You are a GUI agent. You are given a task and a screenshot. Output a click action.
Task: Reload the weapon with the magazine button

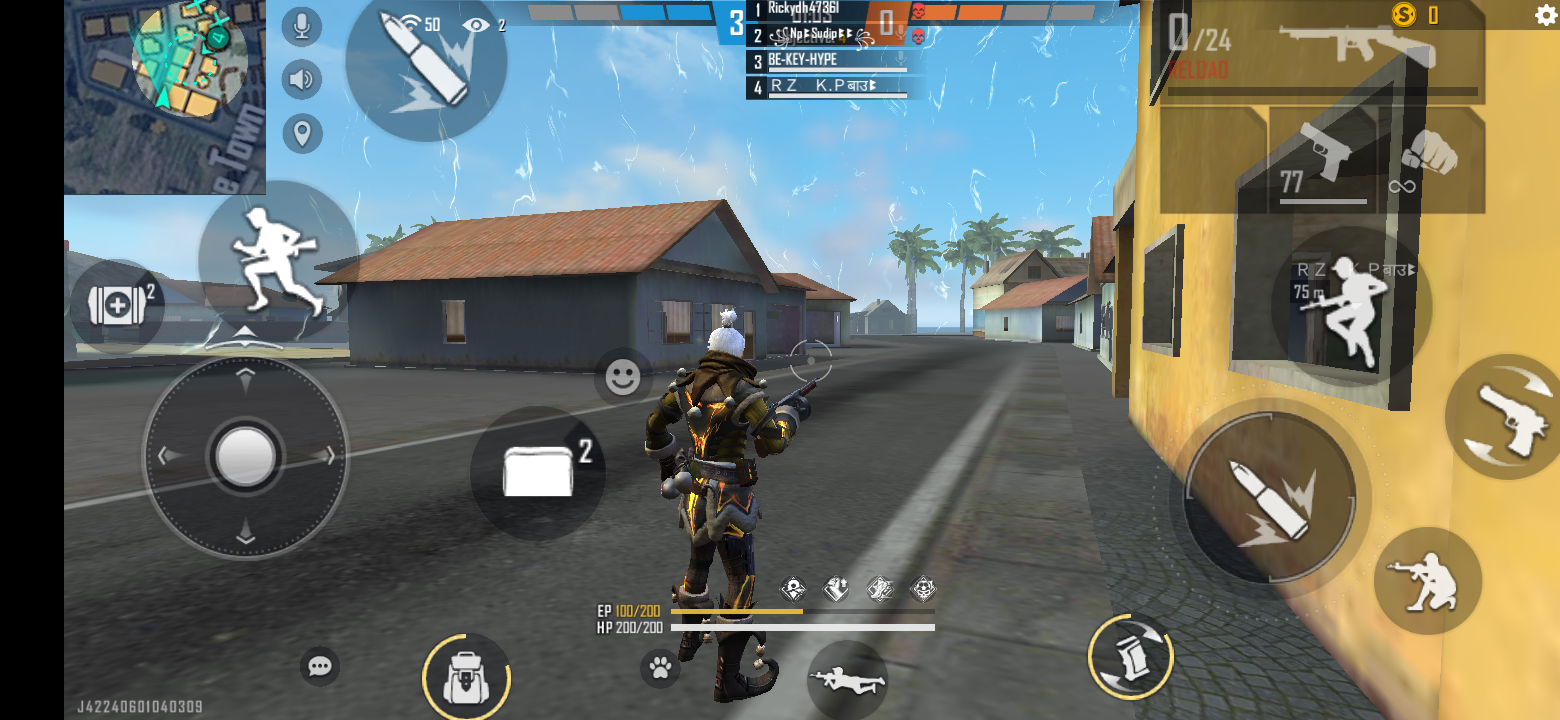1130,657
